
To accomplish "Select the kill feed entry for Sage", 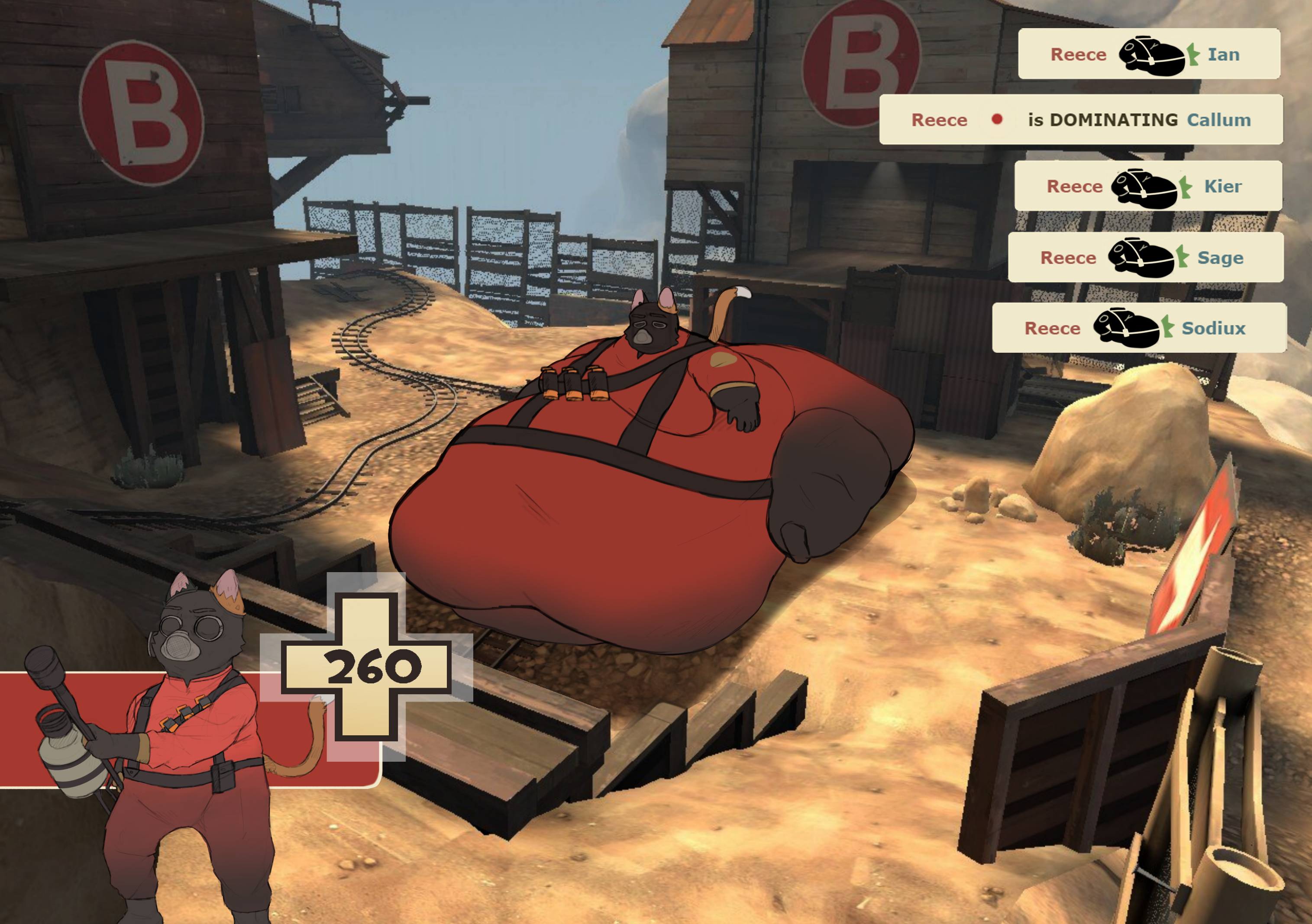I will pyautogui.click(x=1145, y=258).
